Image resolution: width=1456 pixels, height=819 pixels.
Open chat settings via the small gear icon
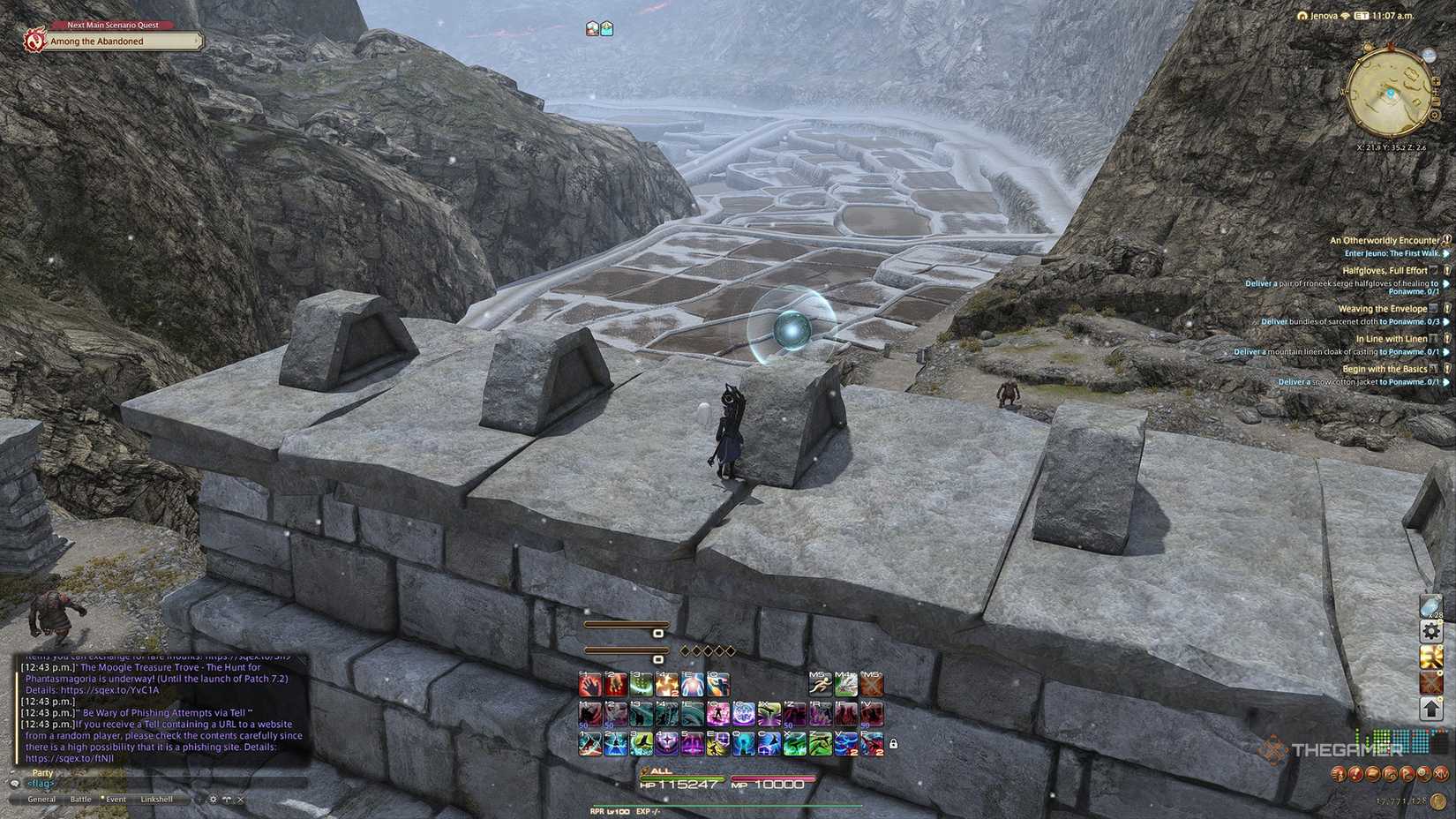click(x=213, y=798)
